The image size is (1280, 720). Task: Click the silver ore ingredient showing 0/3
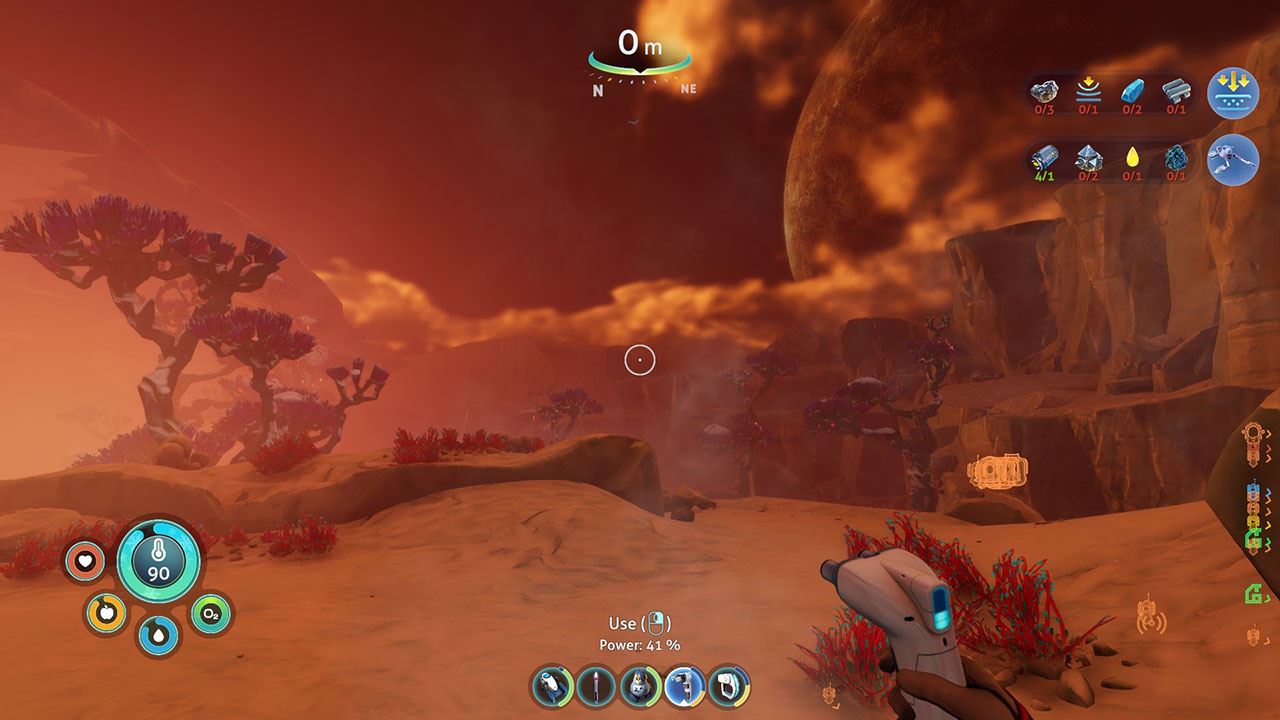click(x=1044, y=92)
